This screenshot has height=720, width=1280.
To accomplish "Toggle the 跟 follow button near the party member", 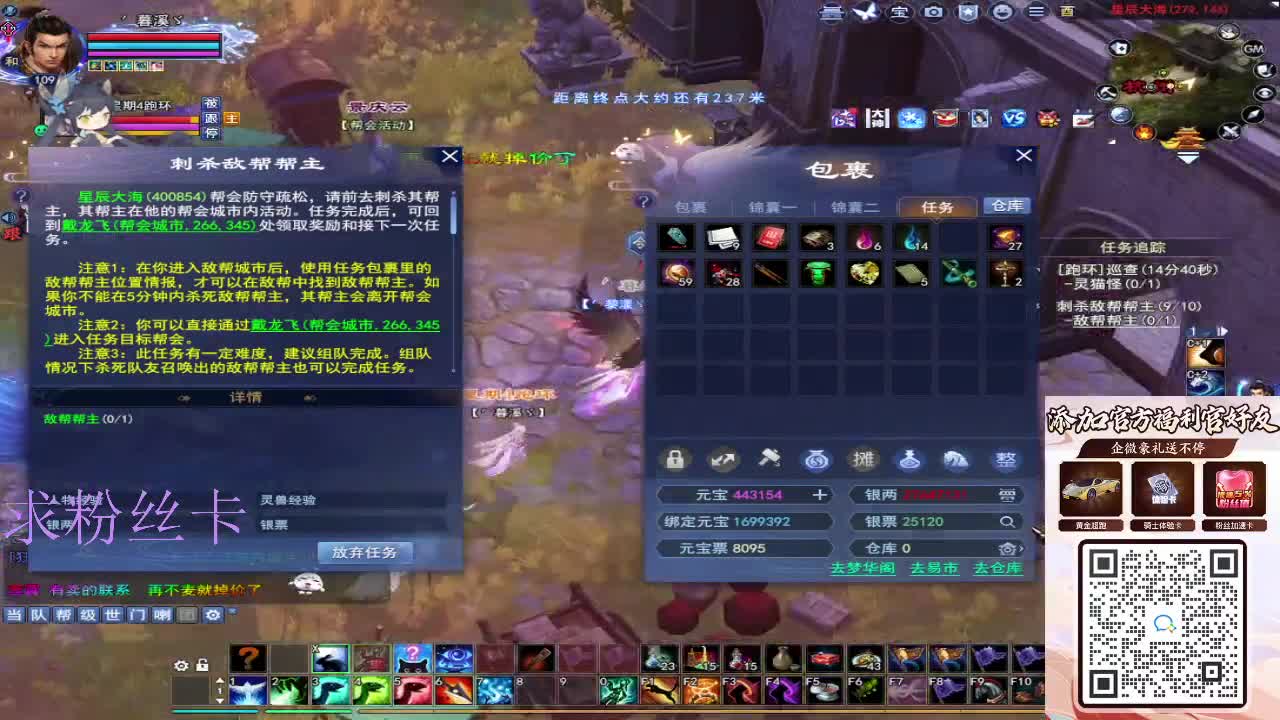I will 211,118.
